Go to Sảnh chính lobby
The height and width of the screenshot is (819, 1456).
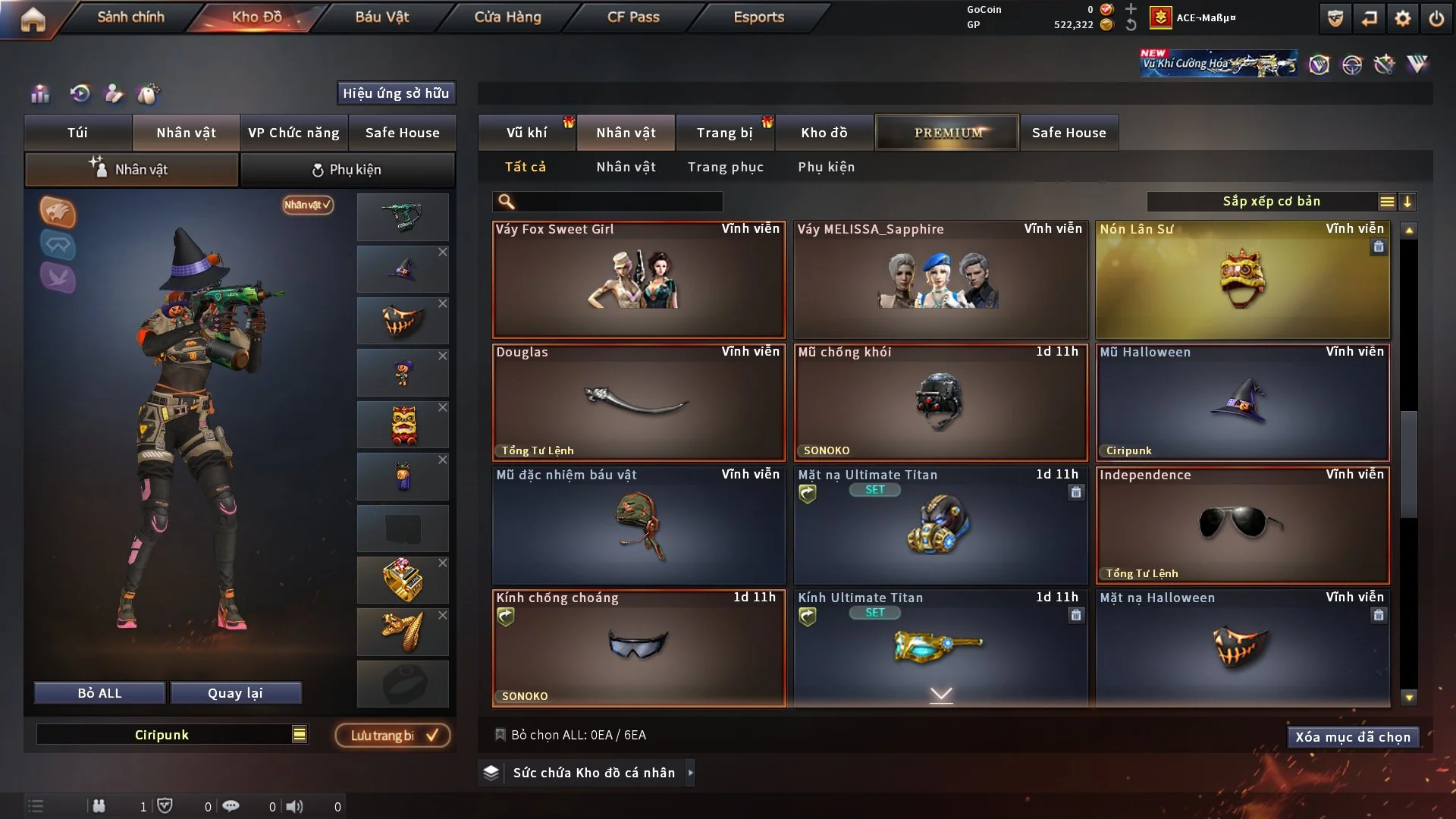click(130, 17)
